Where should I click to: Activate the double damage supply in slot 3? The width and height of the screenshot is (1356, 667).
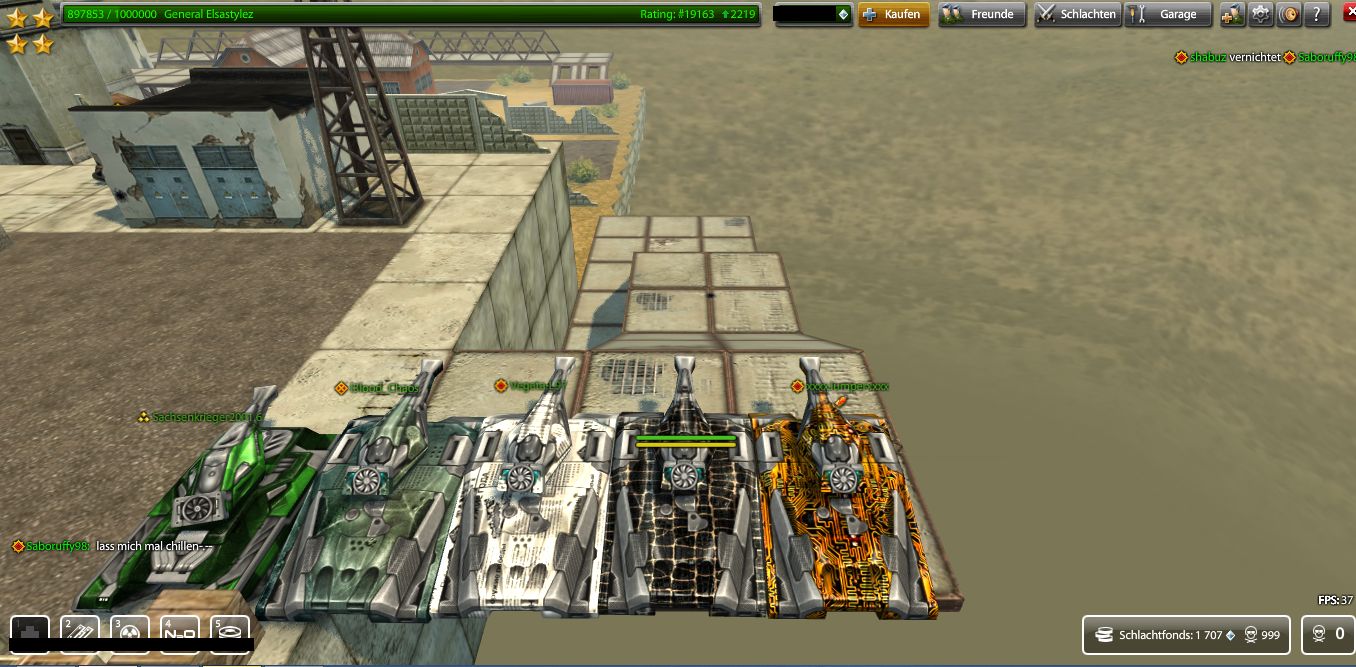[x=130, y=631]
